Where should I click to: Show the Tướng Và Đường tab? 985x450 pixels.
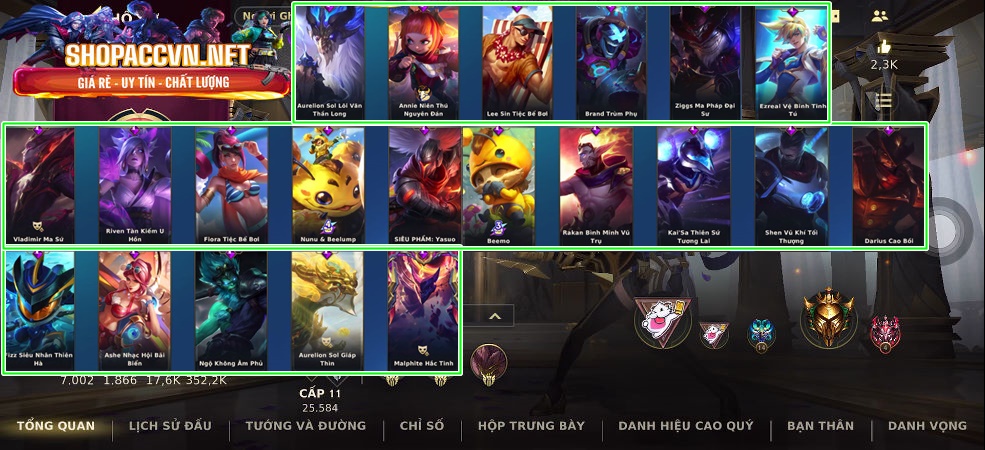pyautogui.click(x=306, y=426)
